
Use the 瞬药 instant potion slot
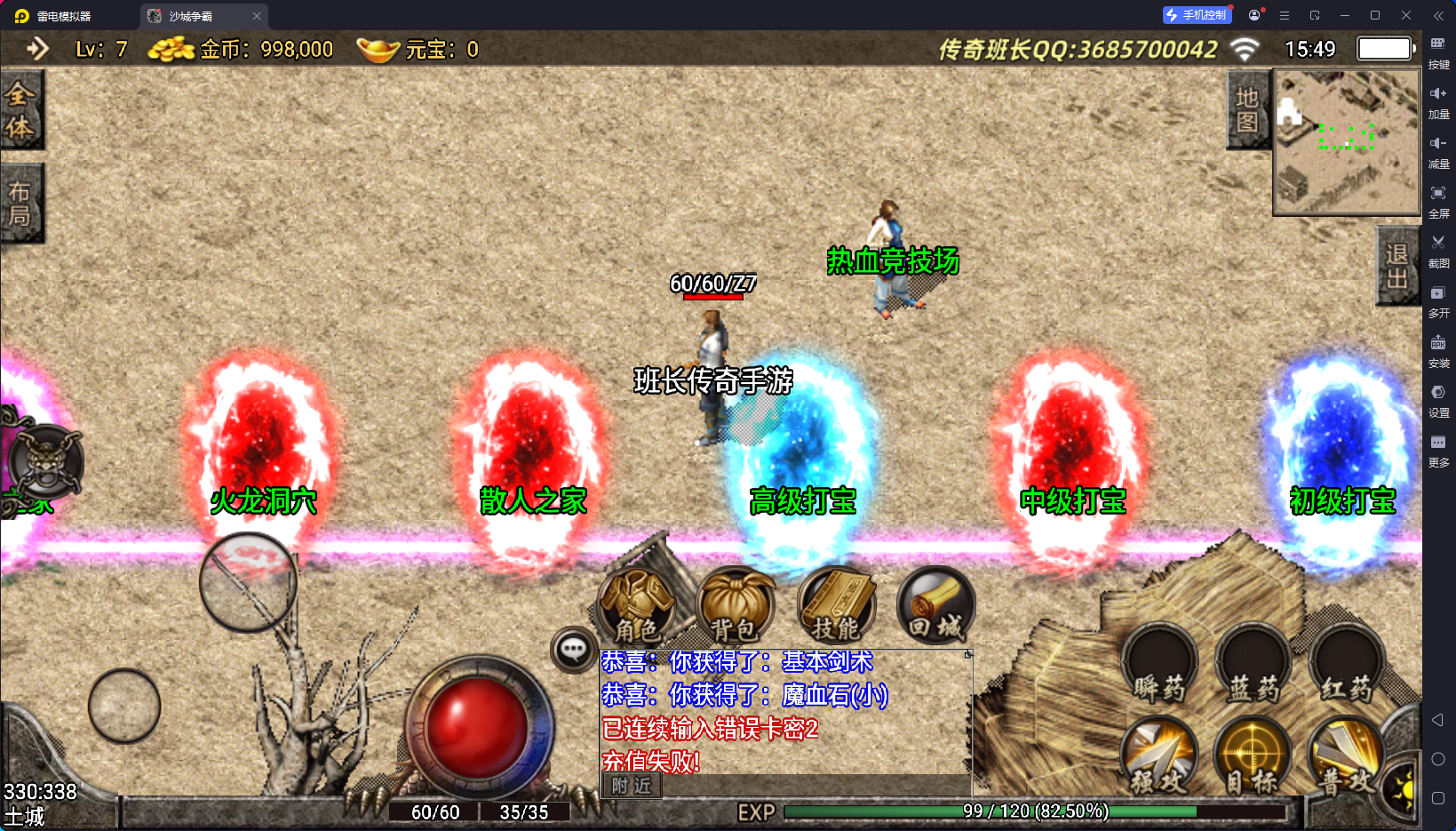[x=1159, y=666]
